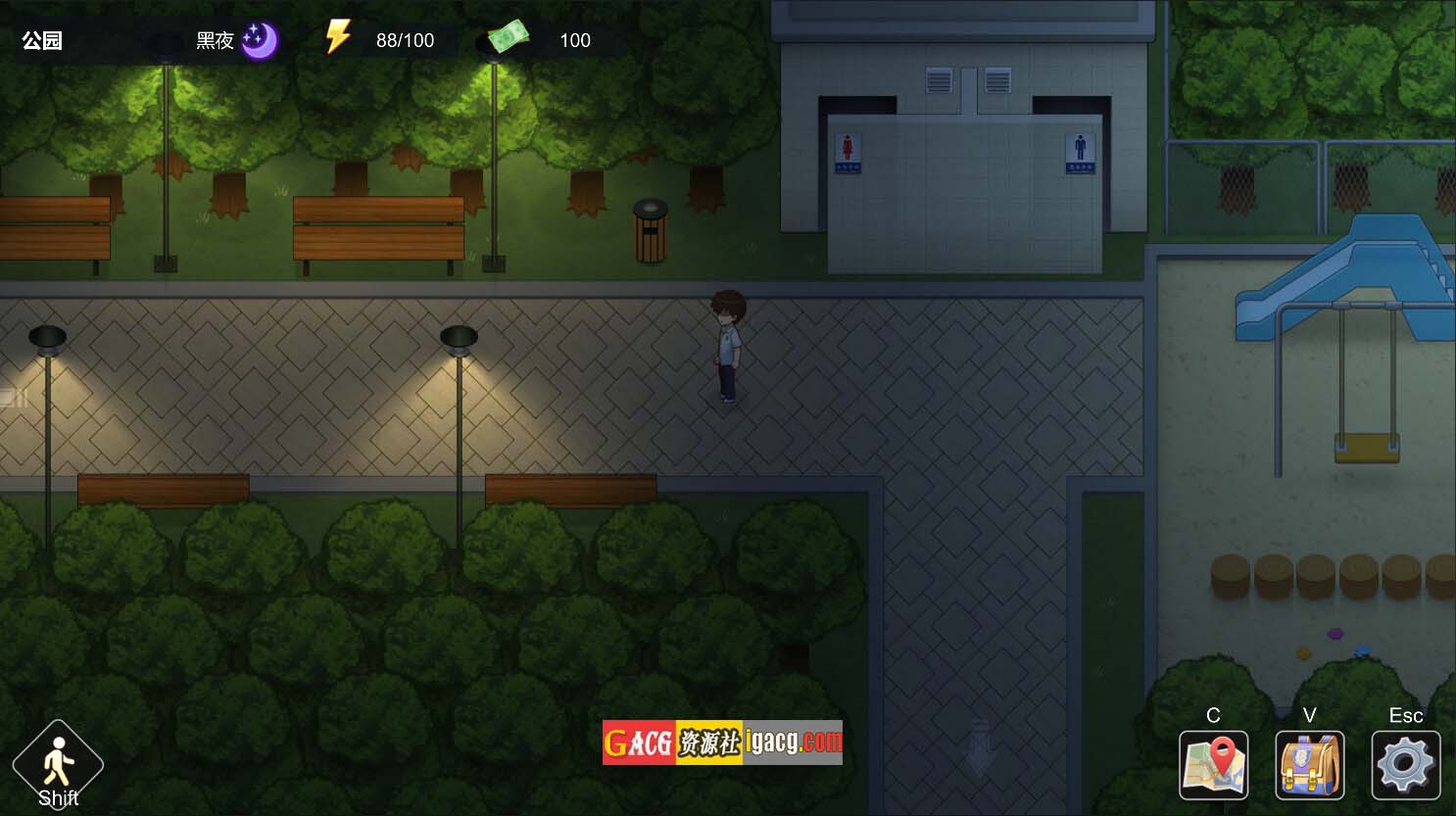Open the map with the pin icon

[1213, 765]
